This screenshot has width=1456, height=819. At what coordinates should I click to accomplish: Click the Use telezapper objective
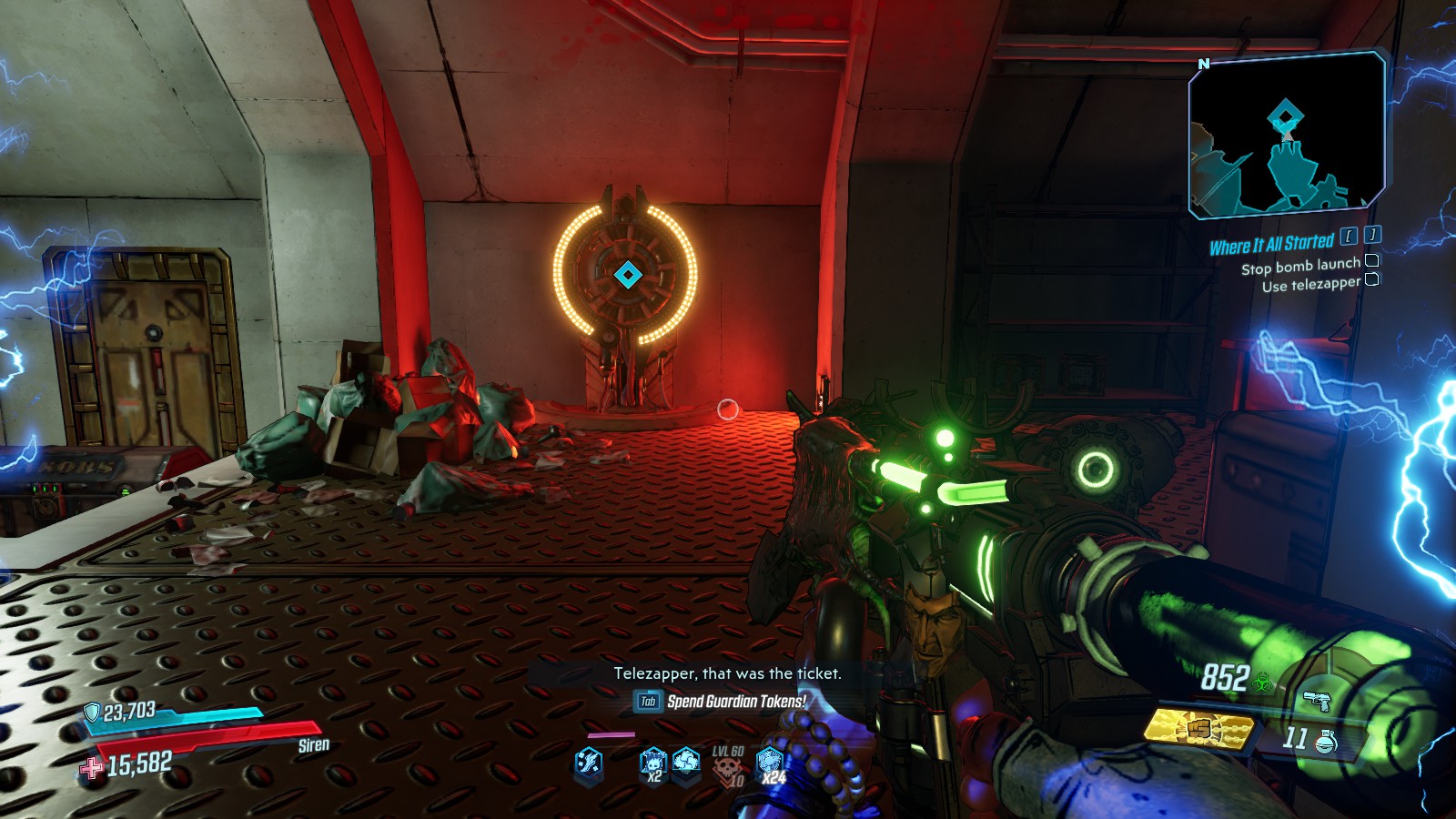click(1310, 285)
